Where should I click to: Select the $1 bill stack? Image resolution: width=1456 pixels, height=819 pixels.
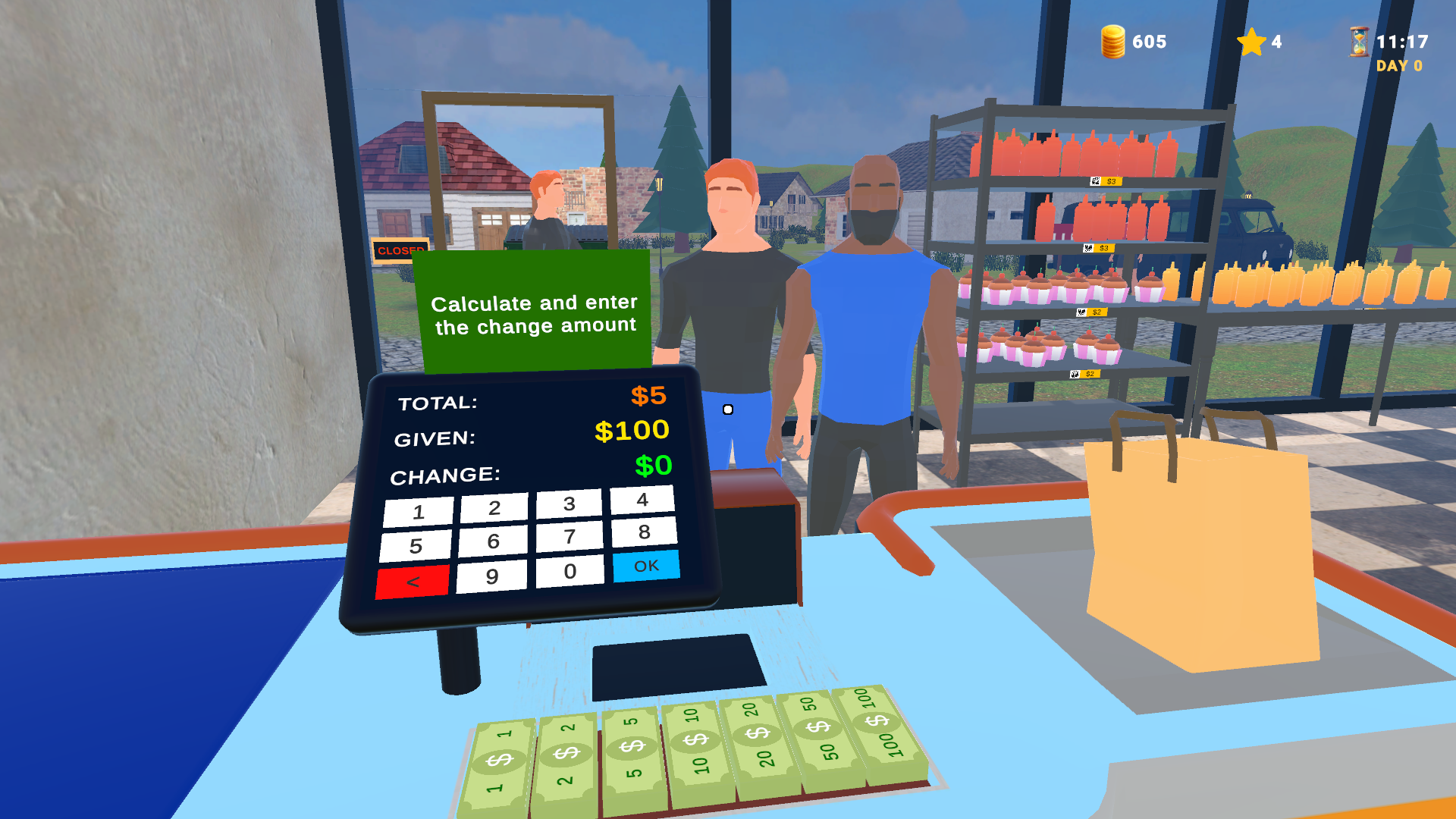tap(500, 758)
